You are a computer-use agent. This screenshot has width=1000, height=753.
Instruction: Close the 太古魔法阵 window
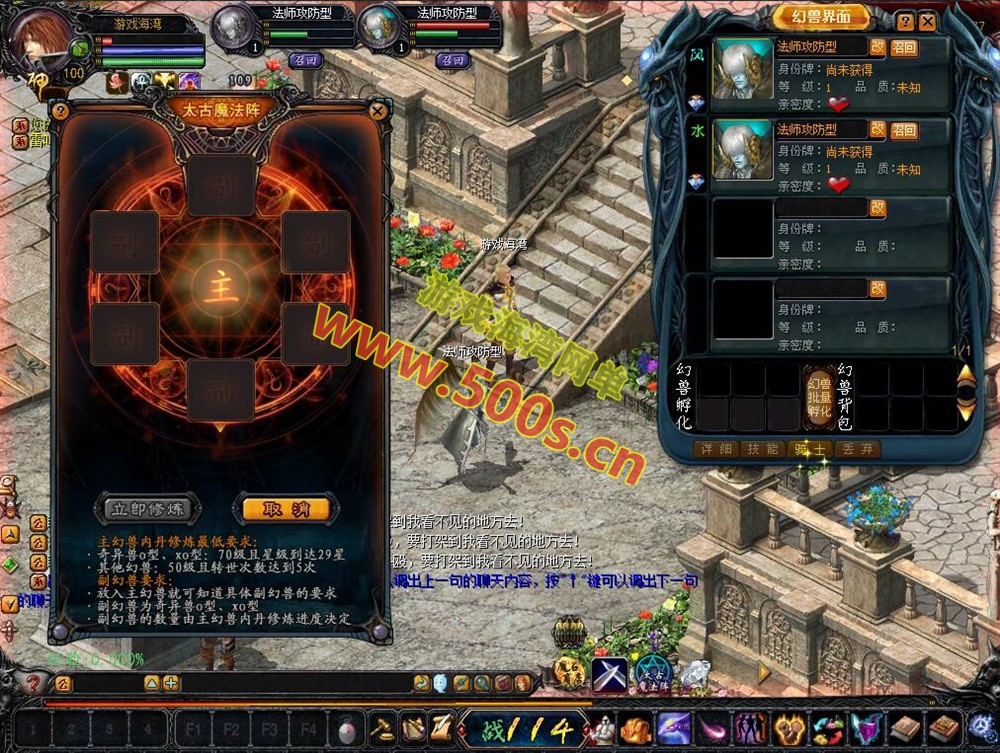click(x=378, y=111)
